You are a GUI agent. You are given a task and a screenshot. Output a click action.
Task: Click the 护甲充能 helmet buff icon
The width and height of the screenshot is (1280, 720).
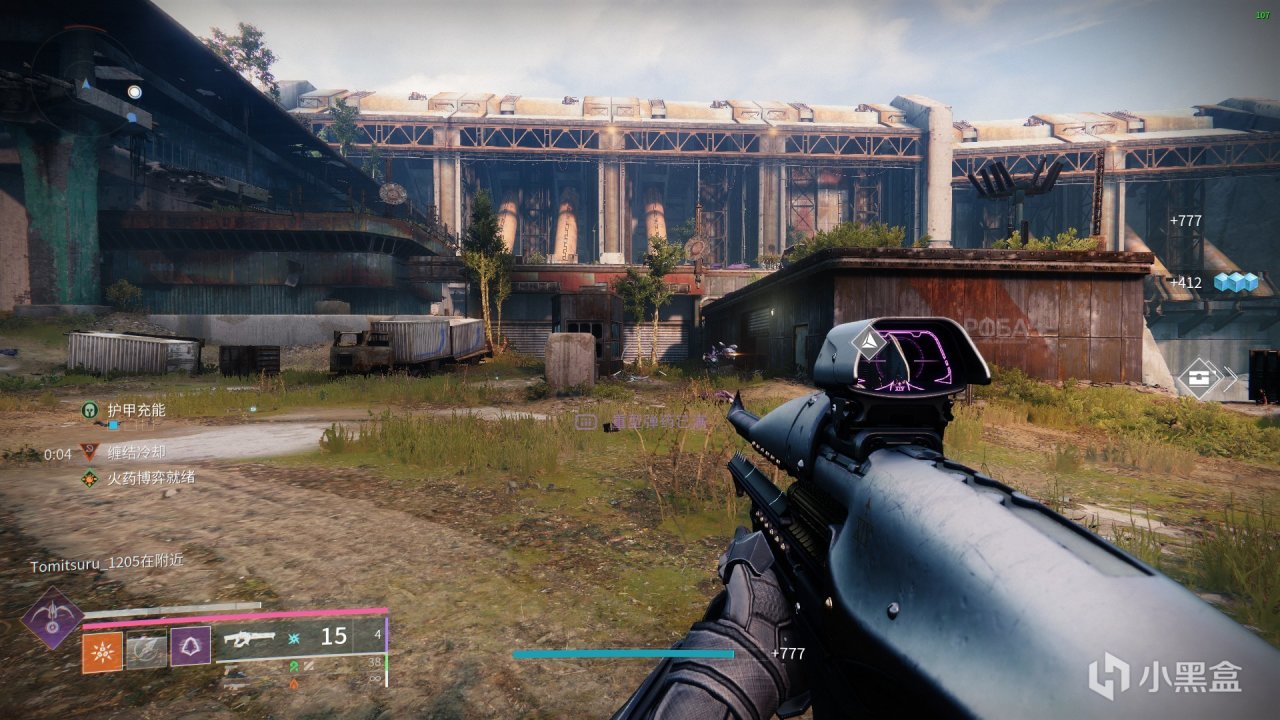[x=90, y=410]
